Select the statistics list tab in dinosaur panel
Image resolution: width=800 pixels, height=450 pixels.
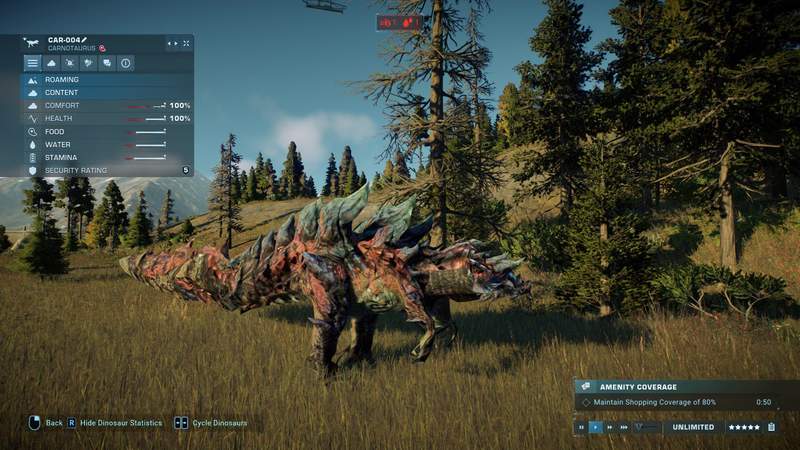point(33,63)
